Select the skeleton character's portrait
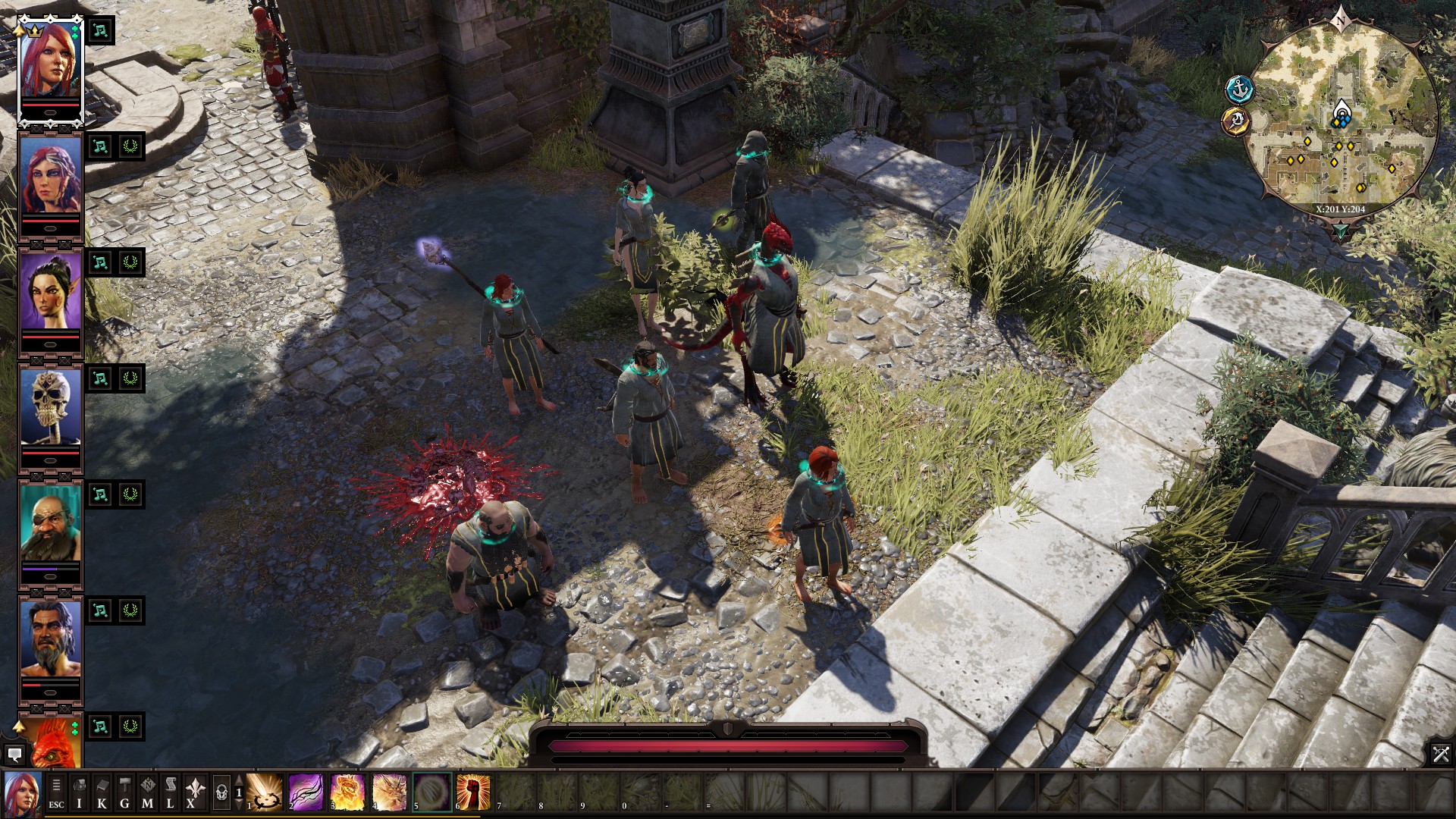The image size is (1456, 819). pos(49,402)
